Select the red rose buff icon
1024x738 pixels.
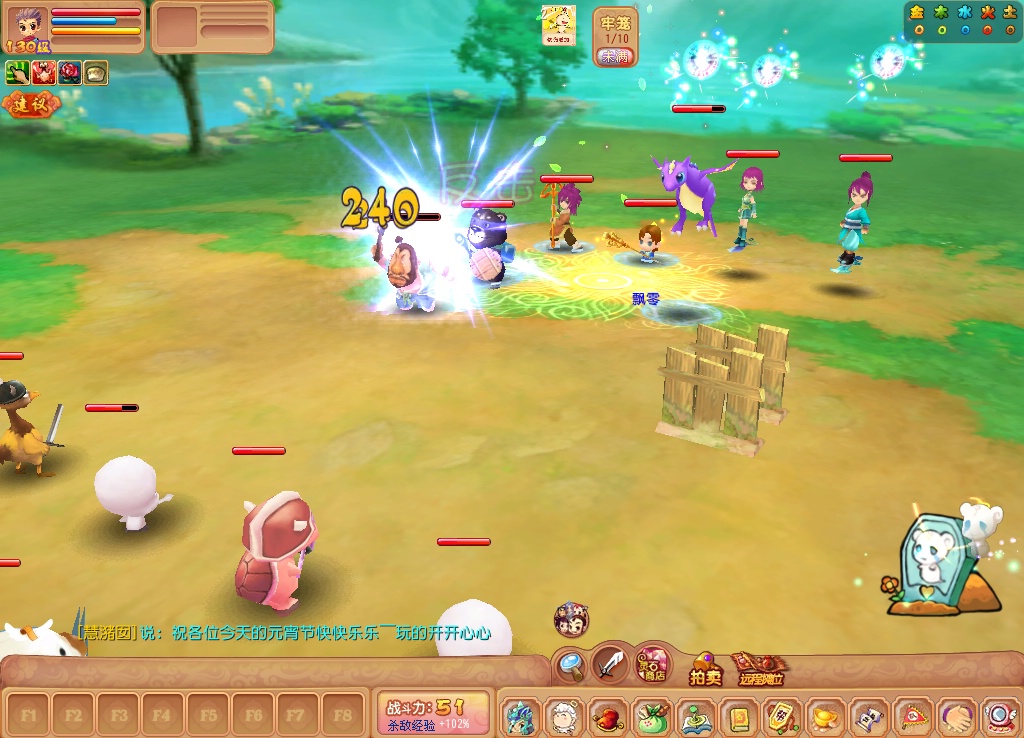(x=69, y=72)
